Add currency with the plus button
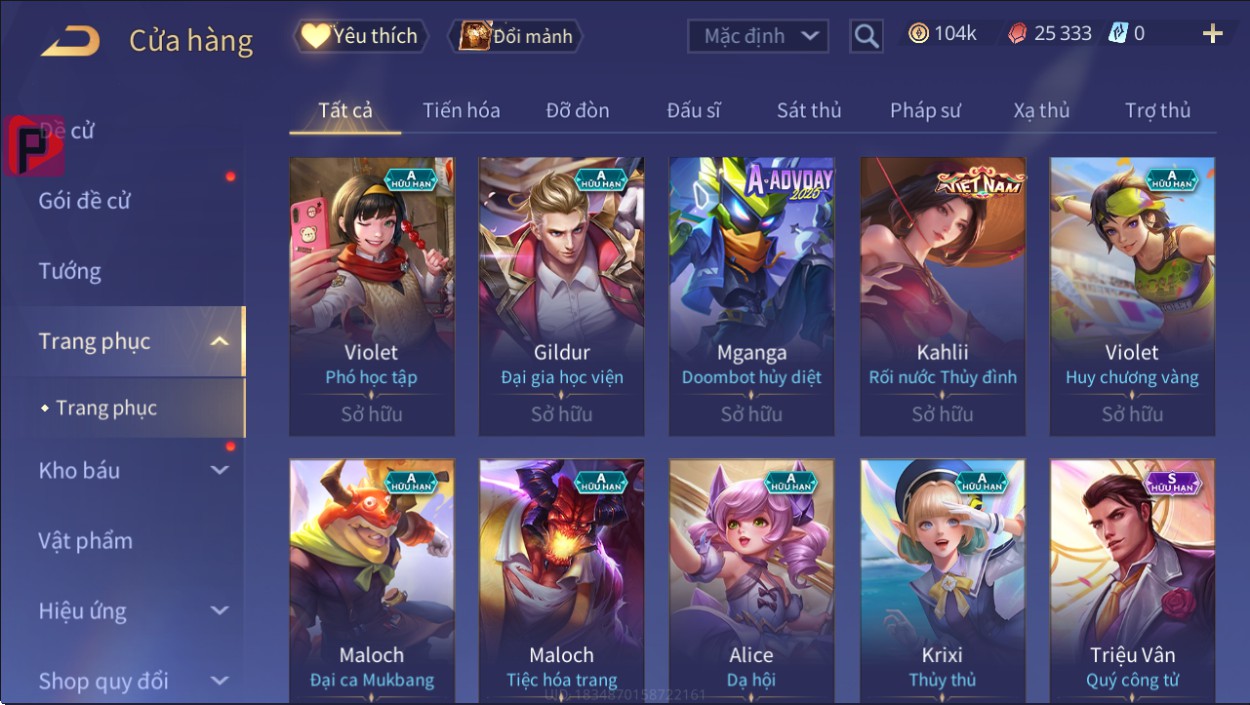The height and width of the screenshot is (705, 1250). [x=1212, y=34]
